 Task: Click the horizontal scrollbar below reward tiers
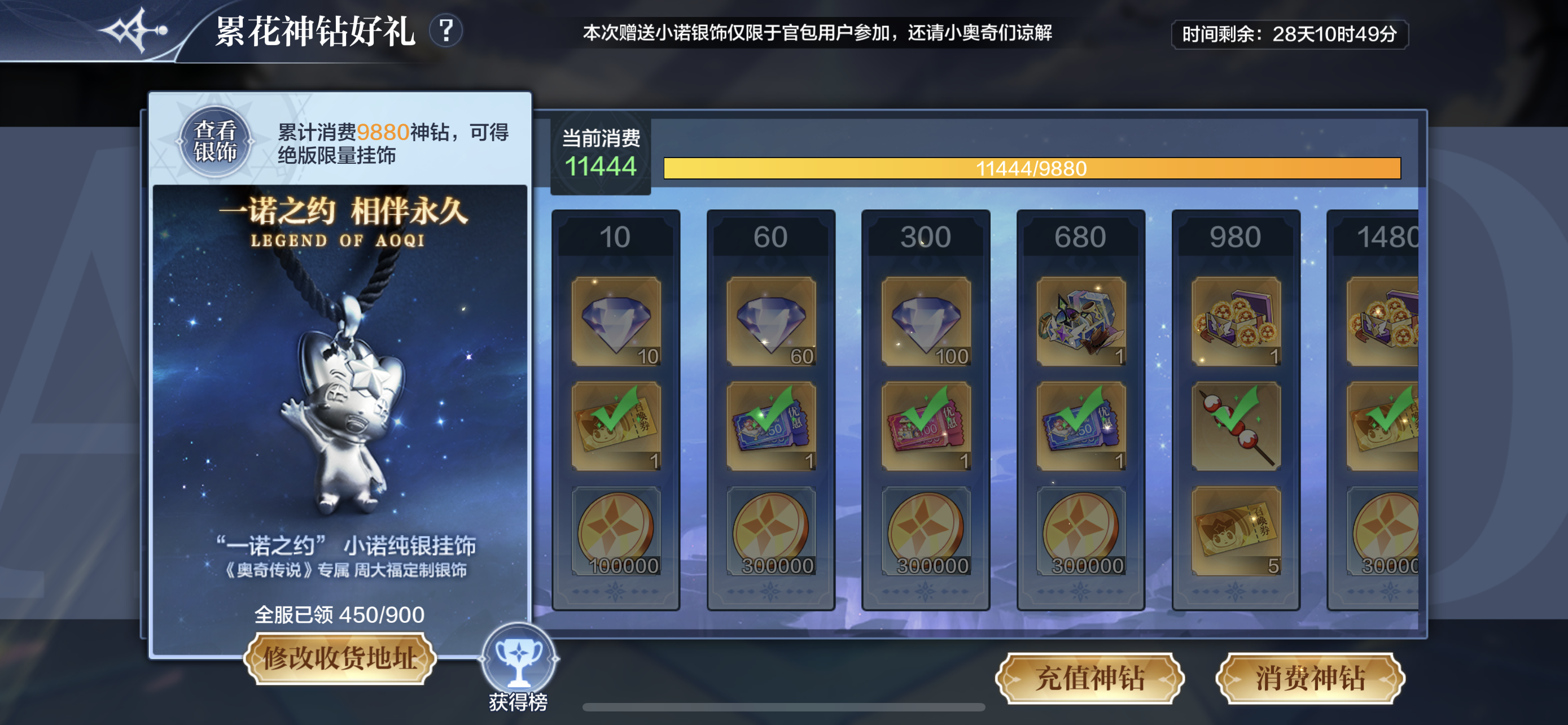pos(783,707)
